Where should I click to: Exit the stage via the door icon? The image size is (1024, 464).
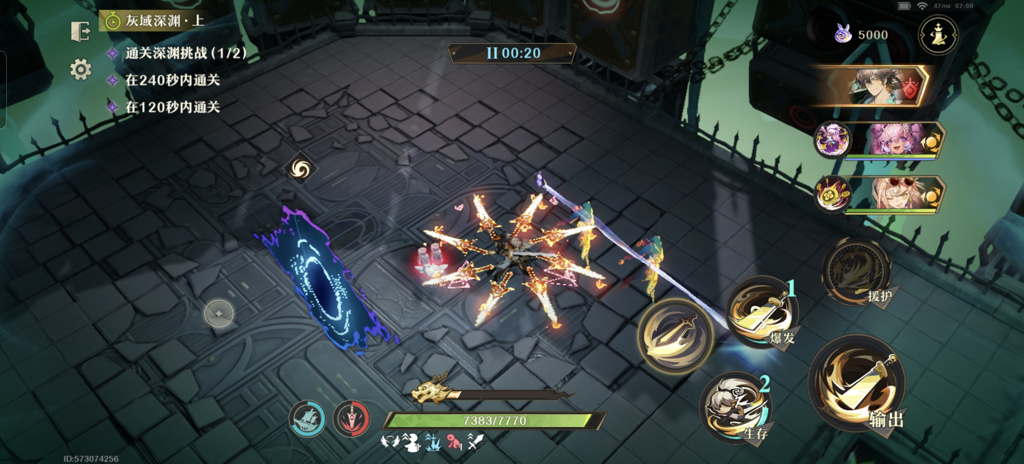pos(81,31)
